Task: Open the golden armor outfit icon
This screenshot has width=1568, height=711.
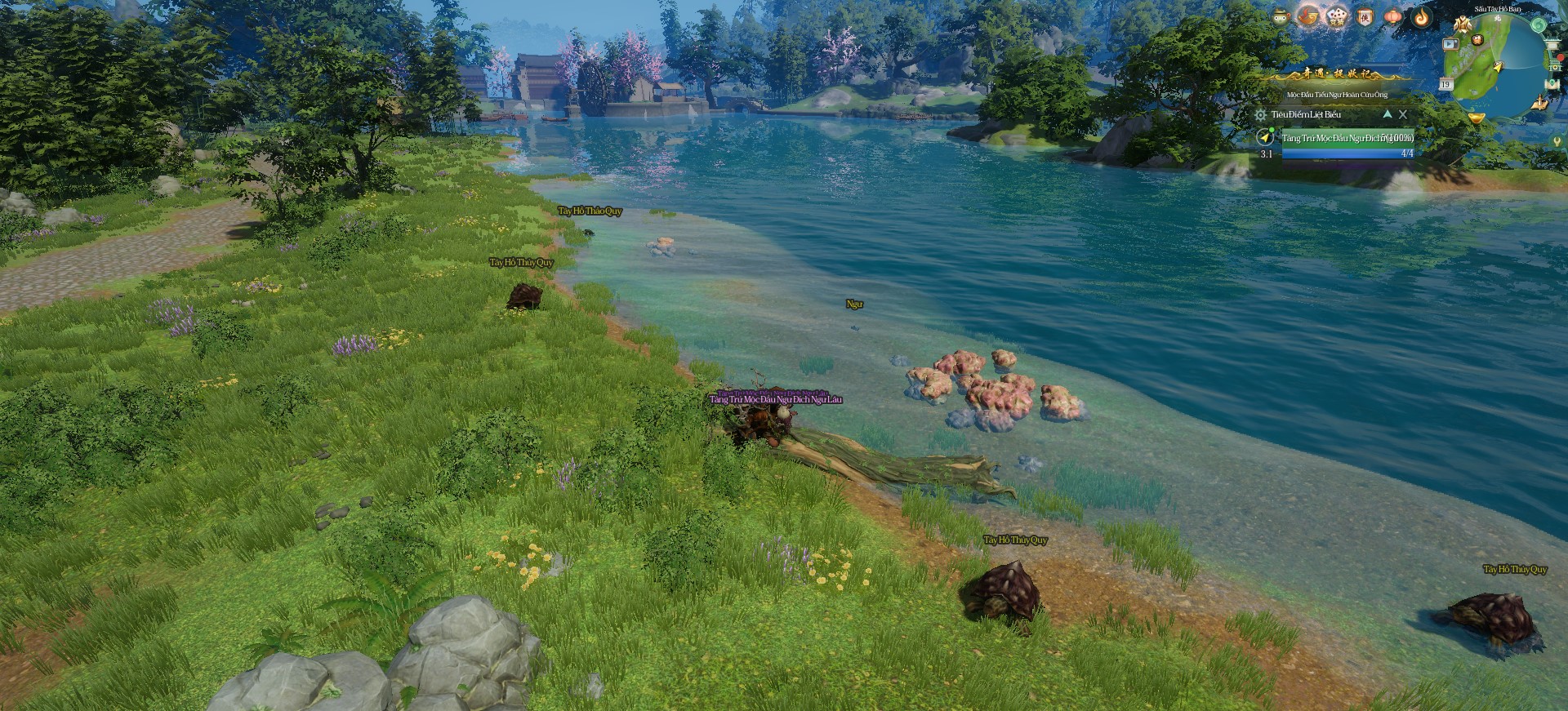Action: tap(1462, 25)
